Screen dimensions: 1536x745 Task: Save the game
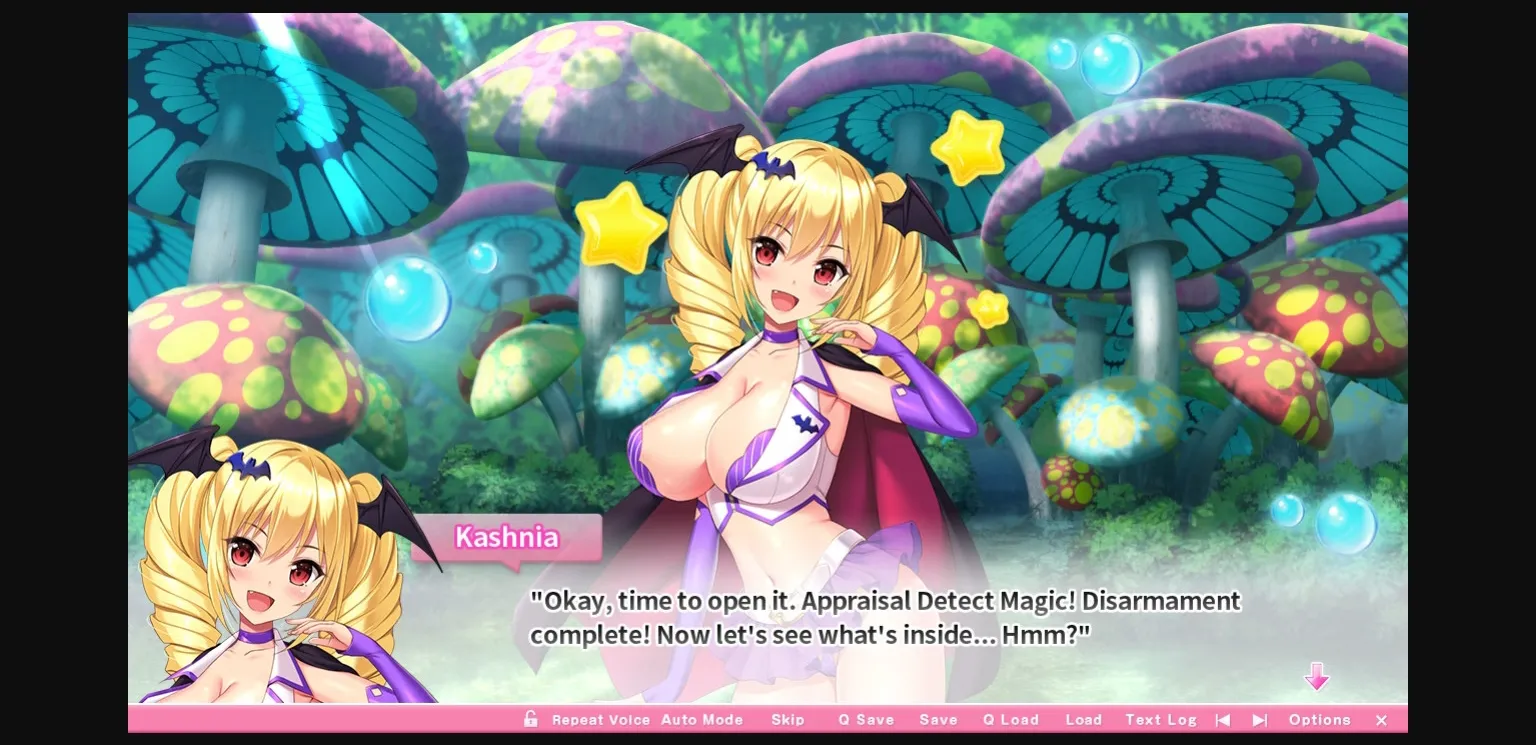[938, 719]
